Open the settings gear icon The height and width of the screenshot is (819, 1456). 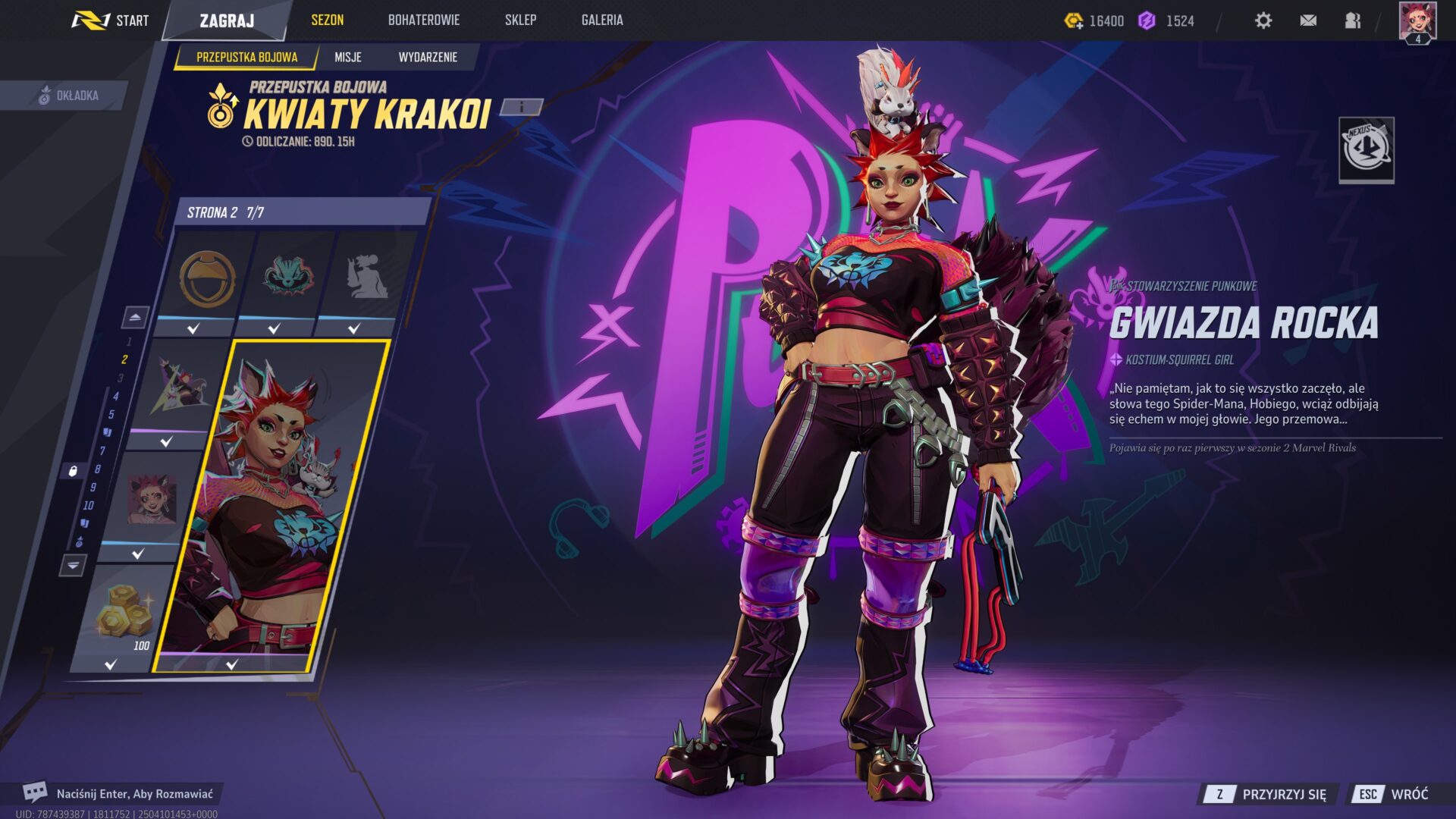click(x=1263, y=20)
